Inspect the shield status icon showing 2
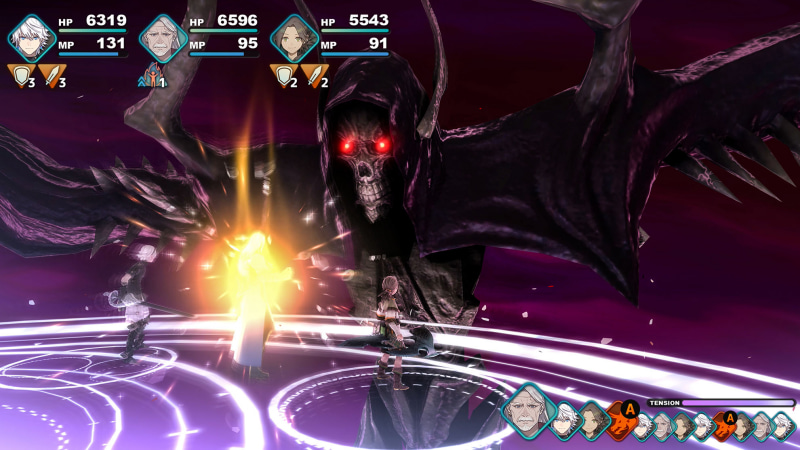 (283, 75)
